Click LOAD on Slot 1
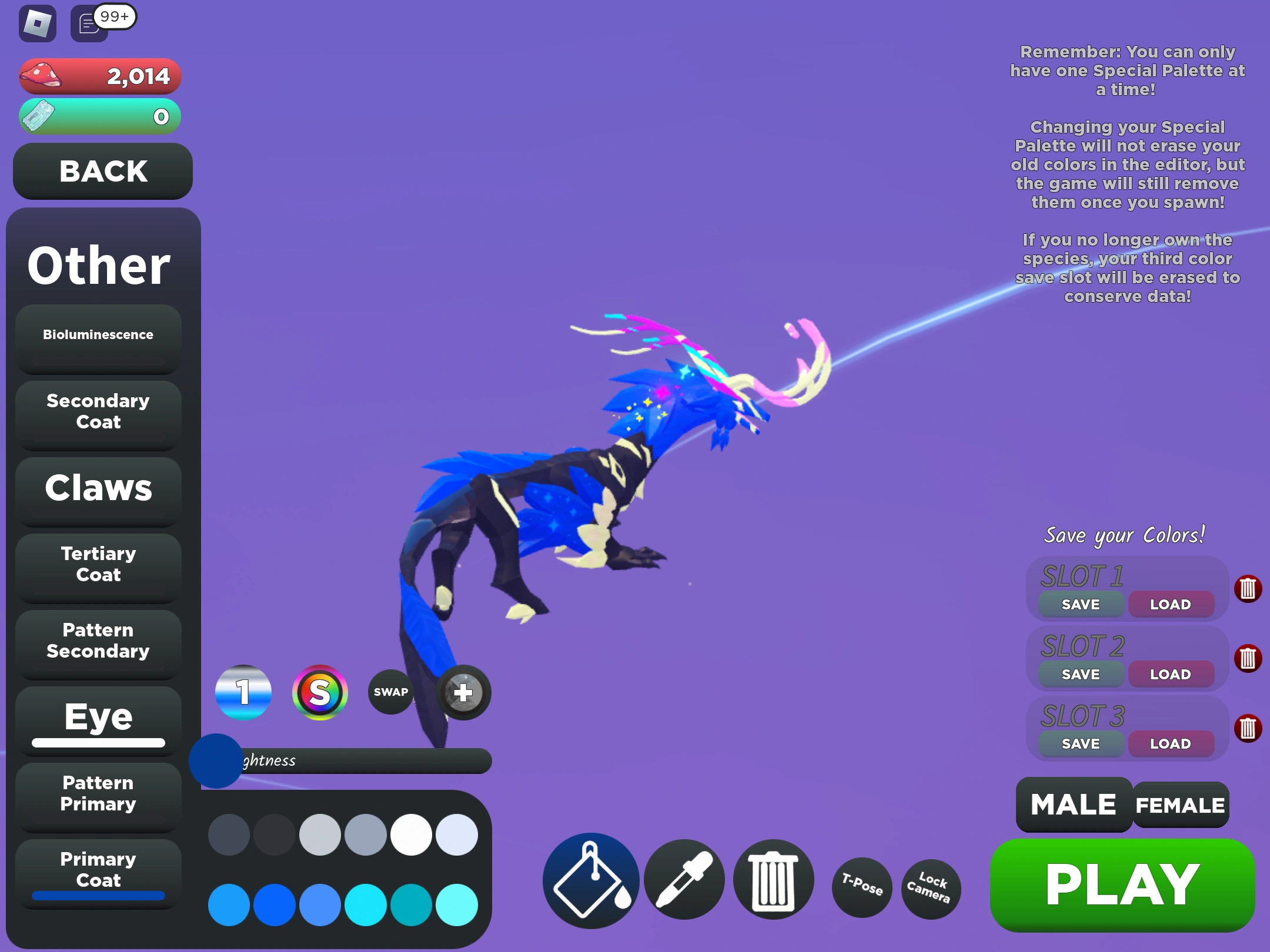The image size is (1270, 952). (x=1171, y=604)
